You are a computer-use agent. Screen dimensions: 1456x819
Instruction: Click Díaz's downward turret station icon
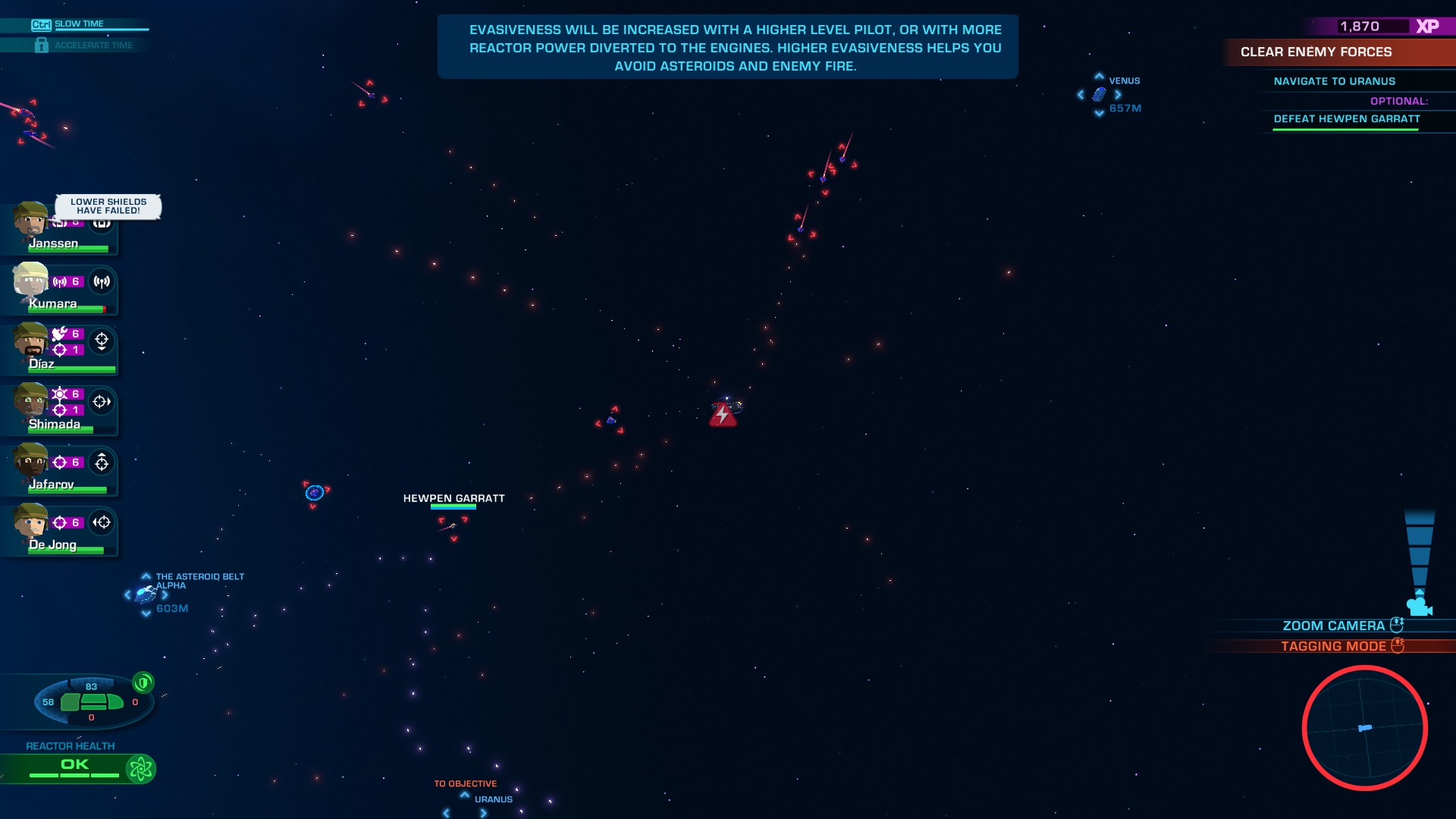[102, 341]
